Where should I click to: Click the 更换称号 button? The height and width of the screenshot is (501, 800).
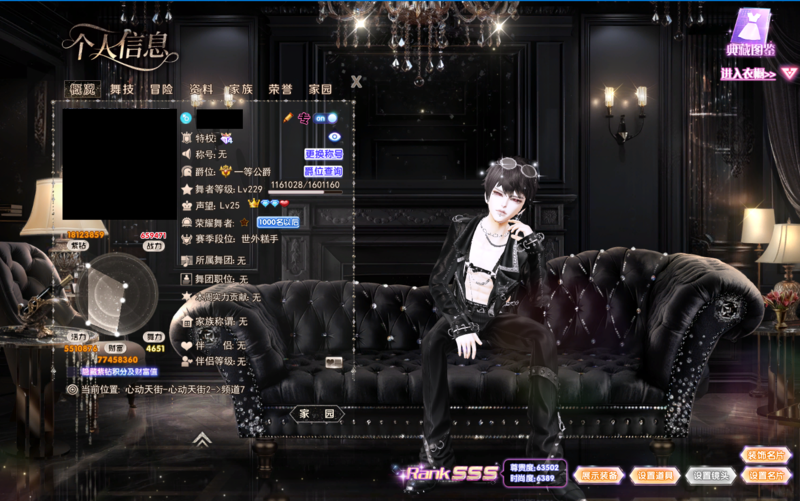pyautogui.click(x=324, y=154)
